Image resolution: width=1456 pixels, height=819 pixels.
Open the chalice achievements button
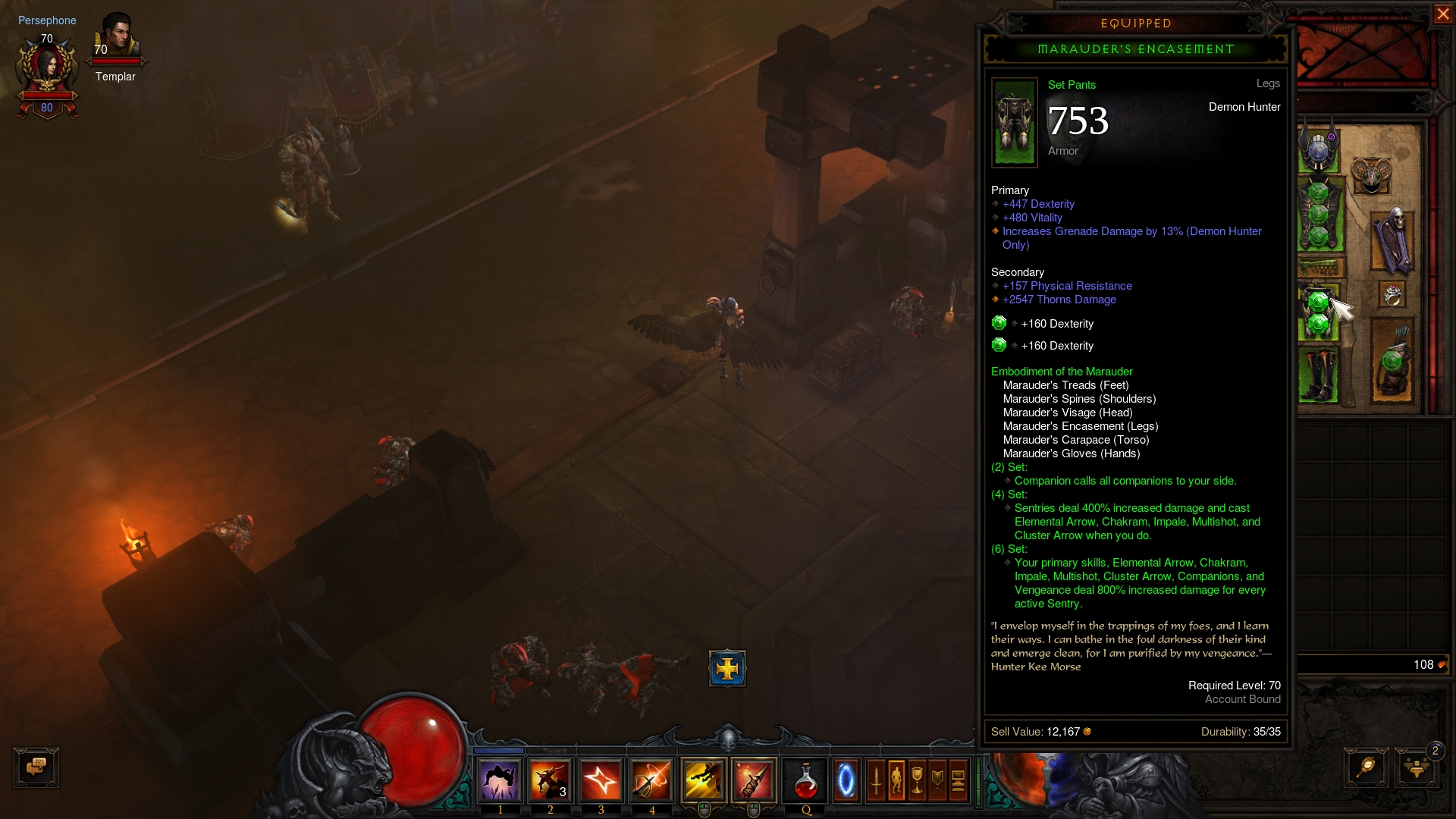click(917, 780)
